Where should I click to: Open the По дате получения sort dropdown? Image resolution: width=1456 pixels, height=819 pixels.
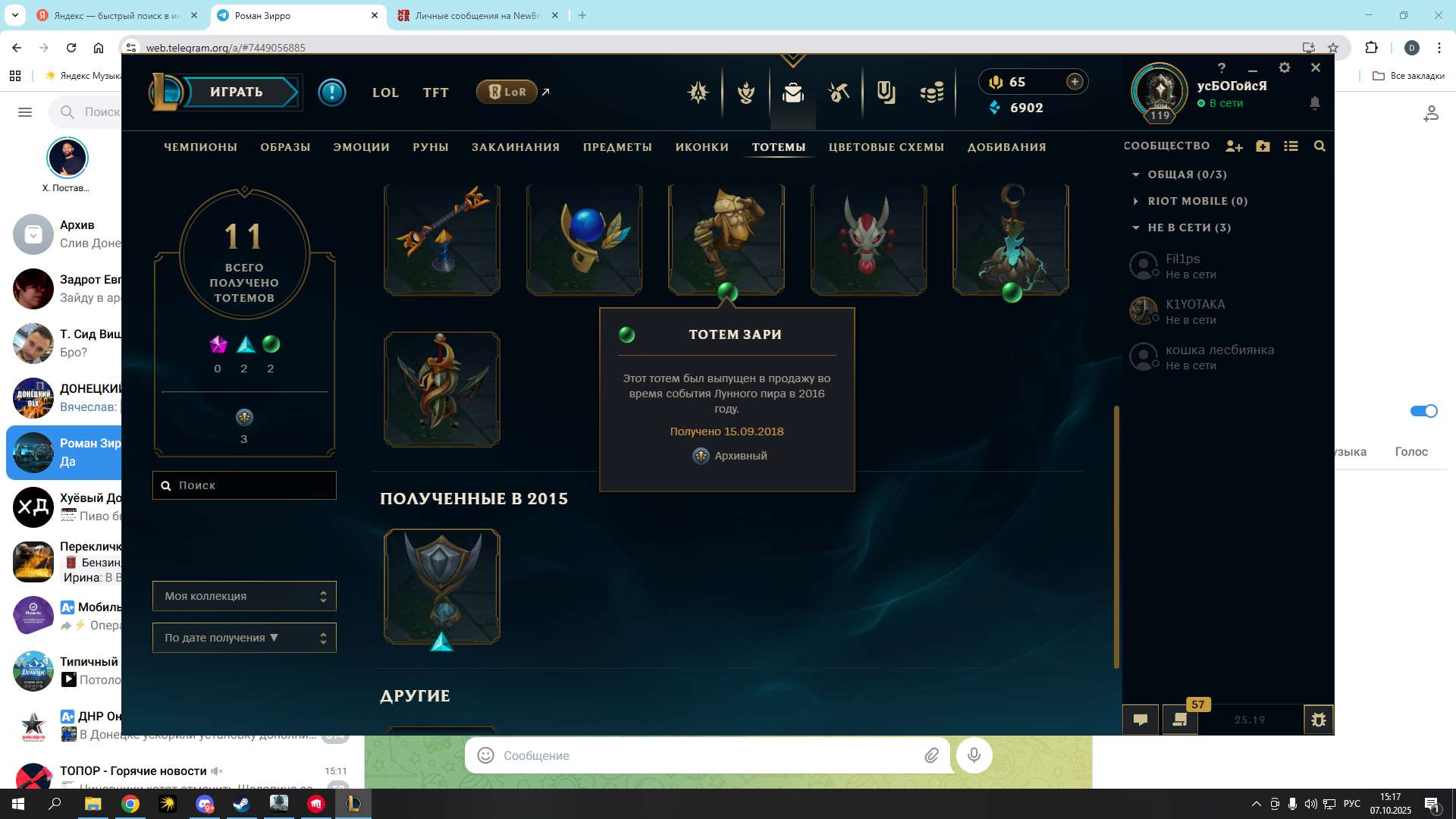244,637
